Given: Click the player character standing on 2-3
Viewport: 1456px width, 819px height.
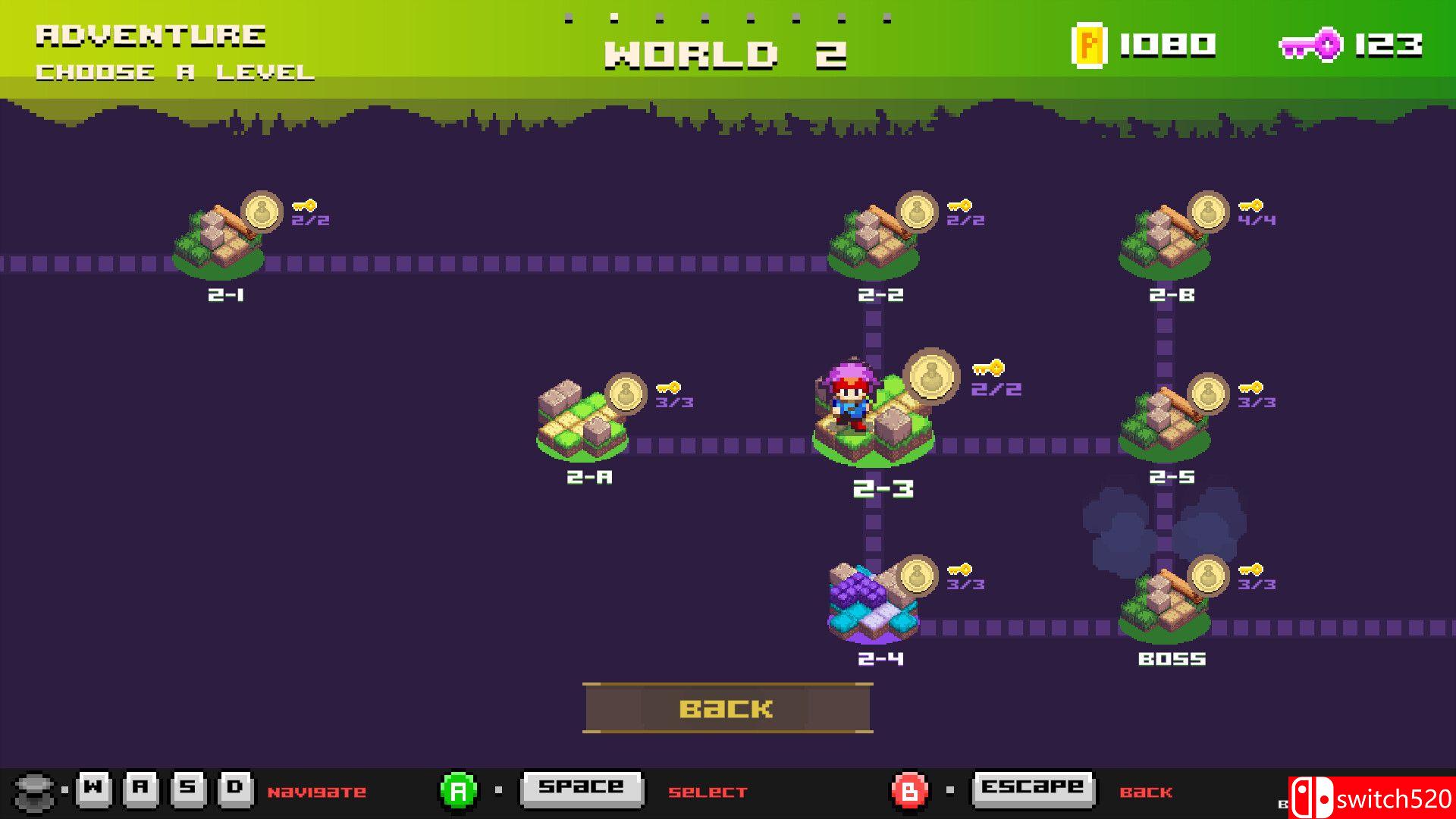Looking at the screenshot, I should tap(849, 394).
